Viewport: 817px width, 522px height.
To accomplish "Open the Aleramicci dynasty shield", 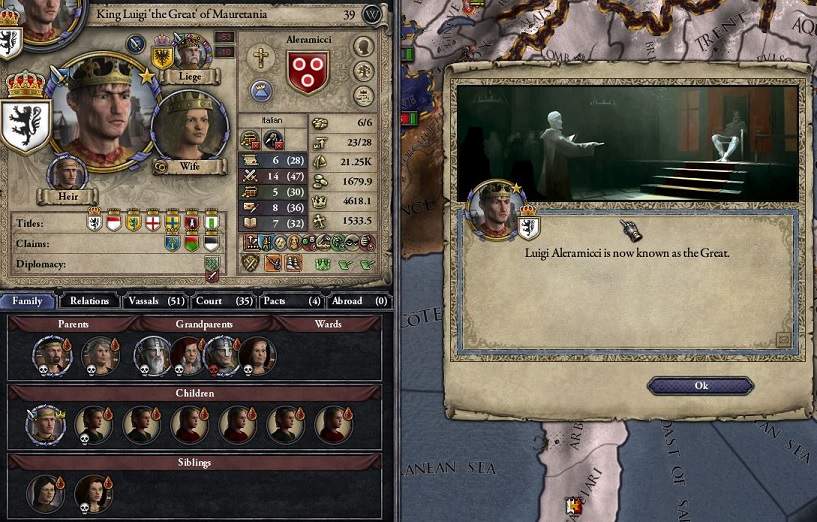I will (x=307, y=72).
